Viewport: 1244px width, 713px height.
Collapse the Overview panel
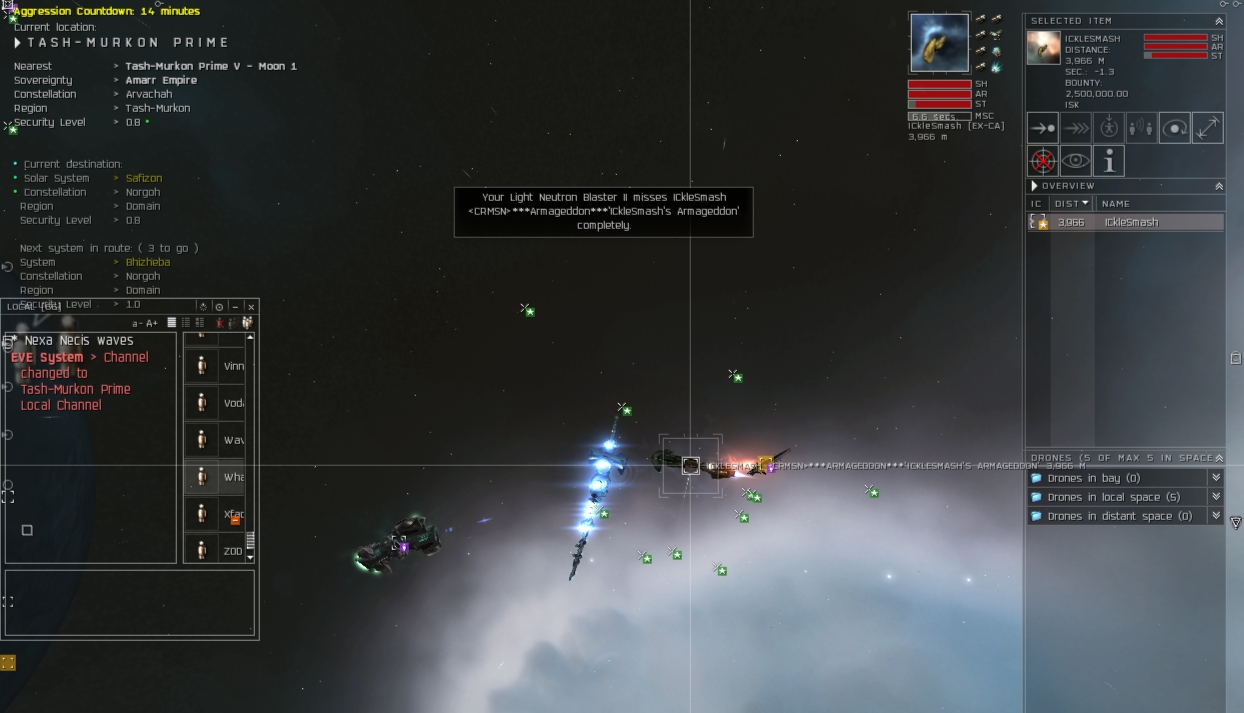[x=1219, y=186]
